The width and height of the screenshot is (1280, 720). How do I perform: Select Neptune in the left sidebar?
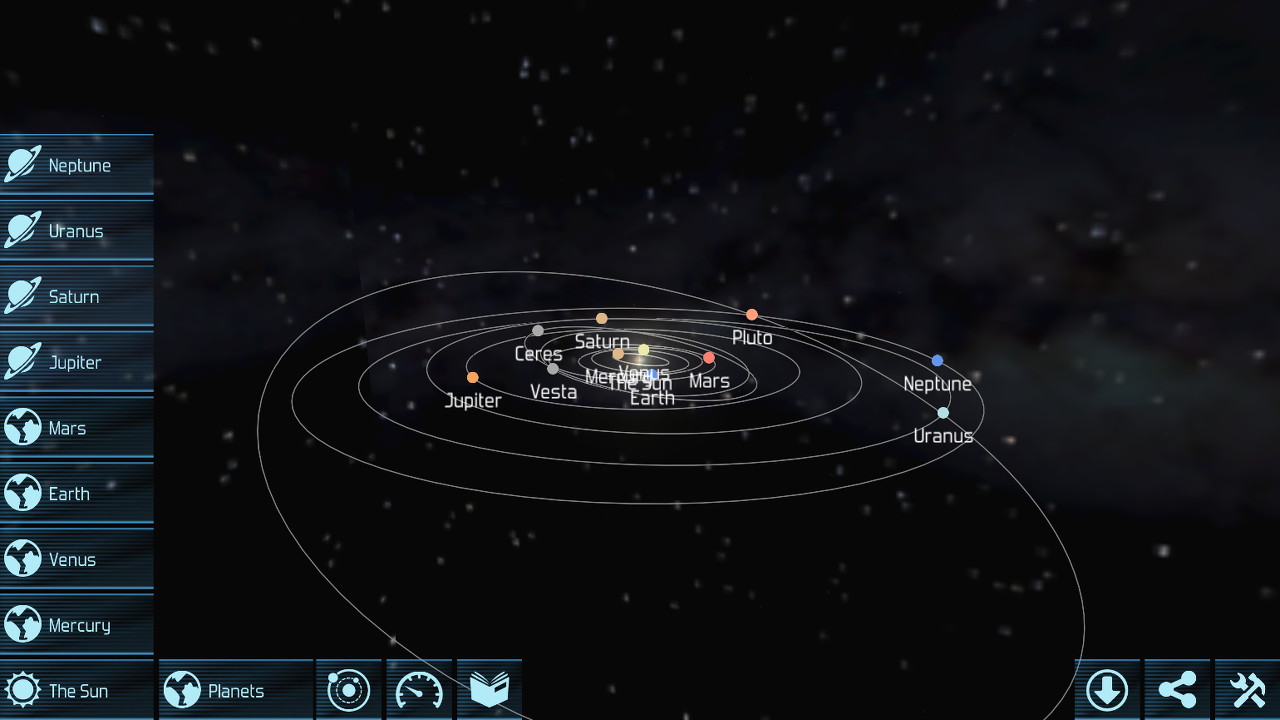(x=75, y=165)
